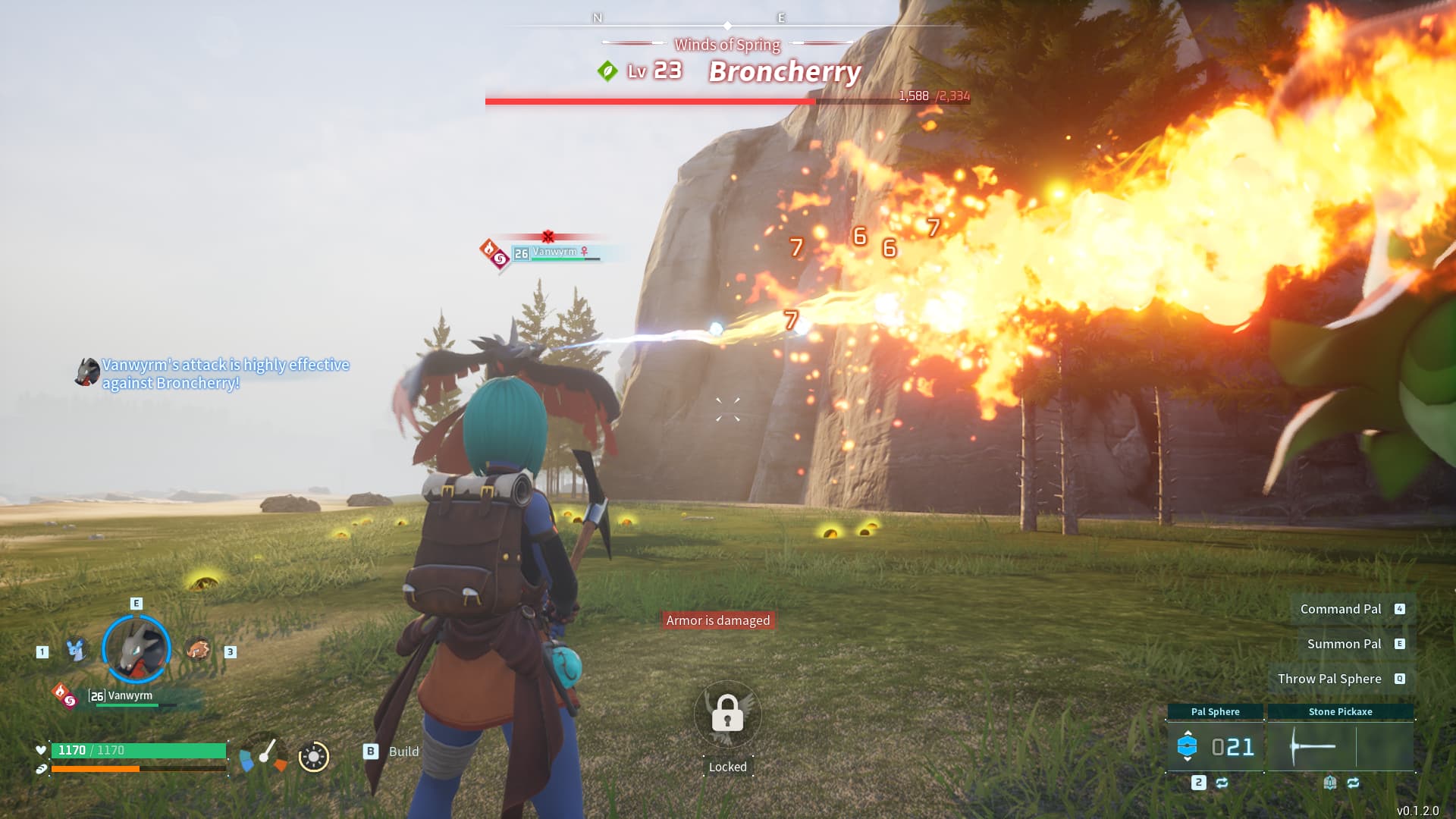Switch to the brown pal party icon
The image size is (1456, 819).
pos(198,650)
